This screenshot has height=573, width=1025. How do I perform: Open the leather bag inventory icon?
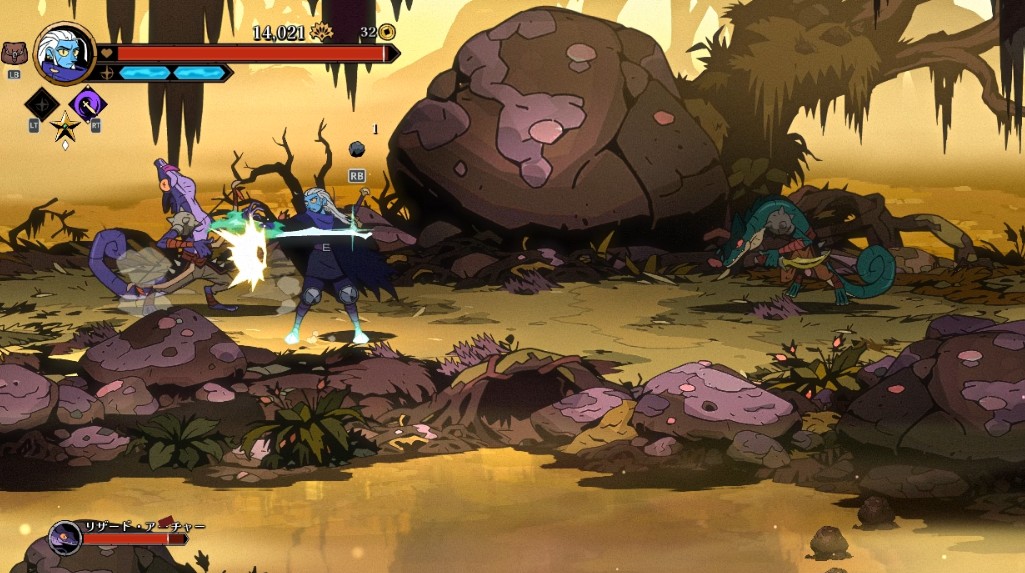pos(14,53)
